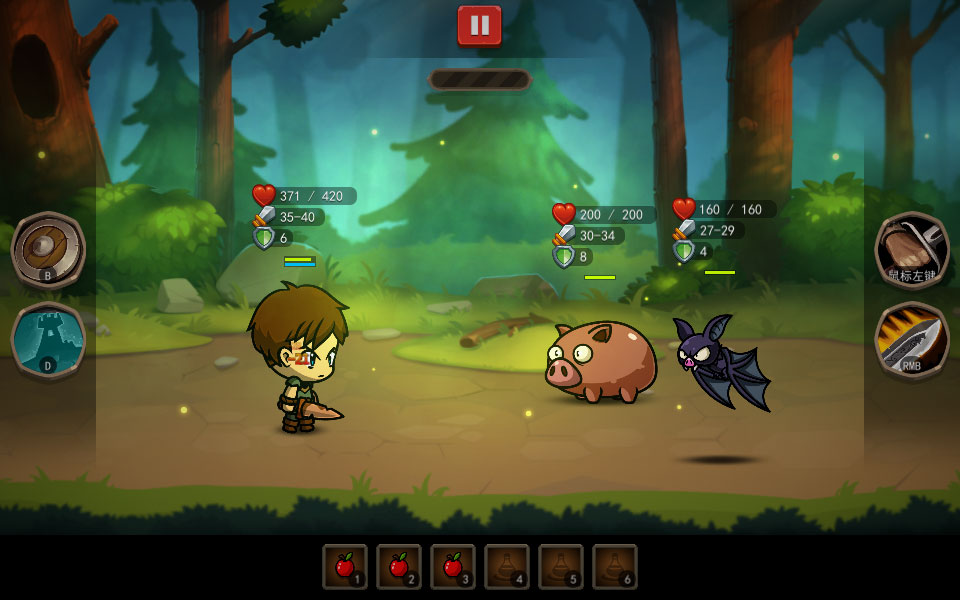Use the apple in slot 1
This screenshot has width=960, height=600.
(345, 567)
